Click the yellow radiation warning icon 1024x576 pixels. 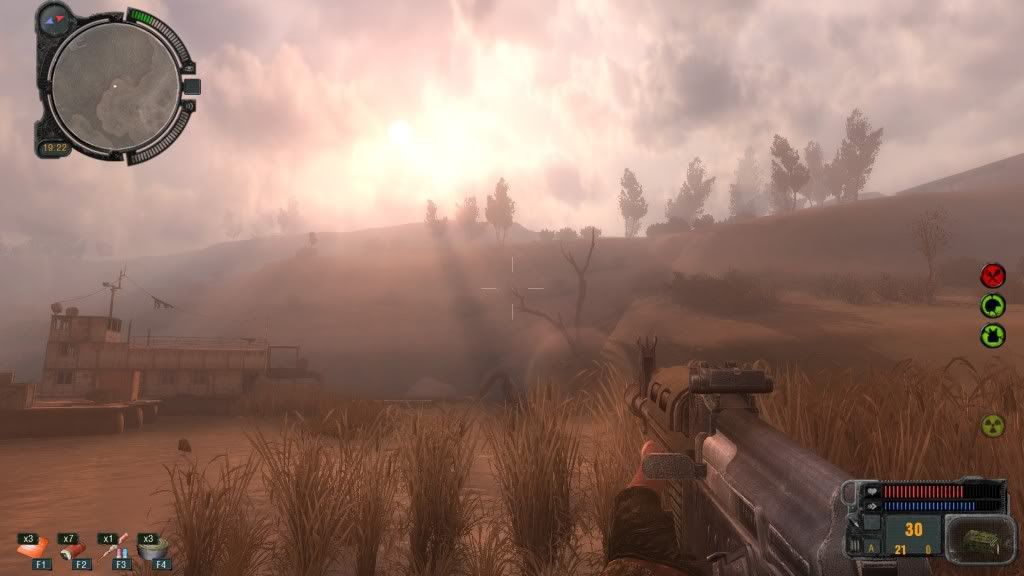pyautogui.click(x=992, y=424)
